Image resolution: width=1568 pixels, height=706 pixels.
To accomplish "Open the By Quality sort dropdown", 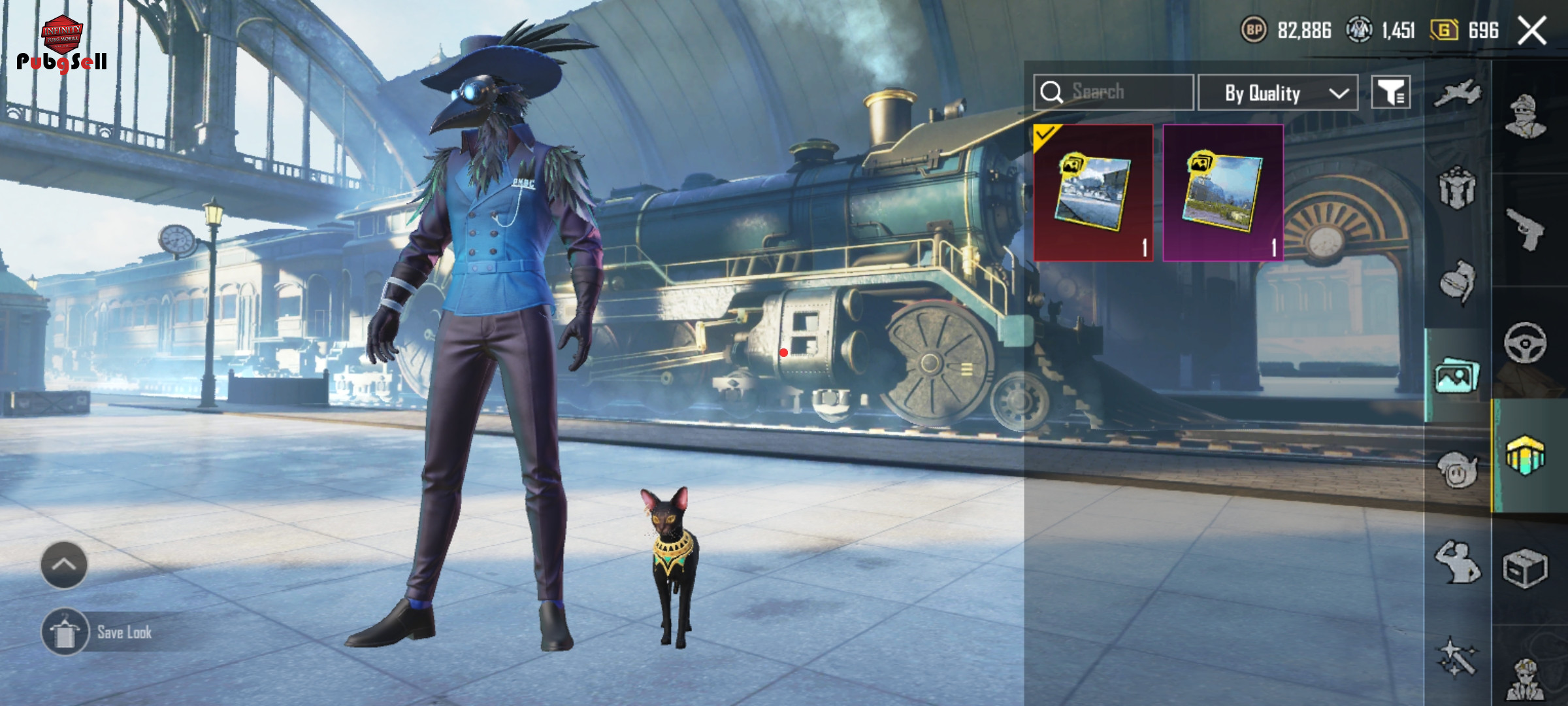I will coord(1278,93).
